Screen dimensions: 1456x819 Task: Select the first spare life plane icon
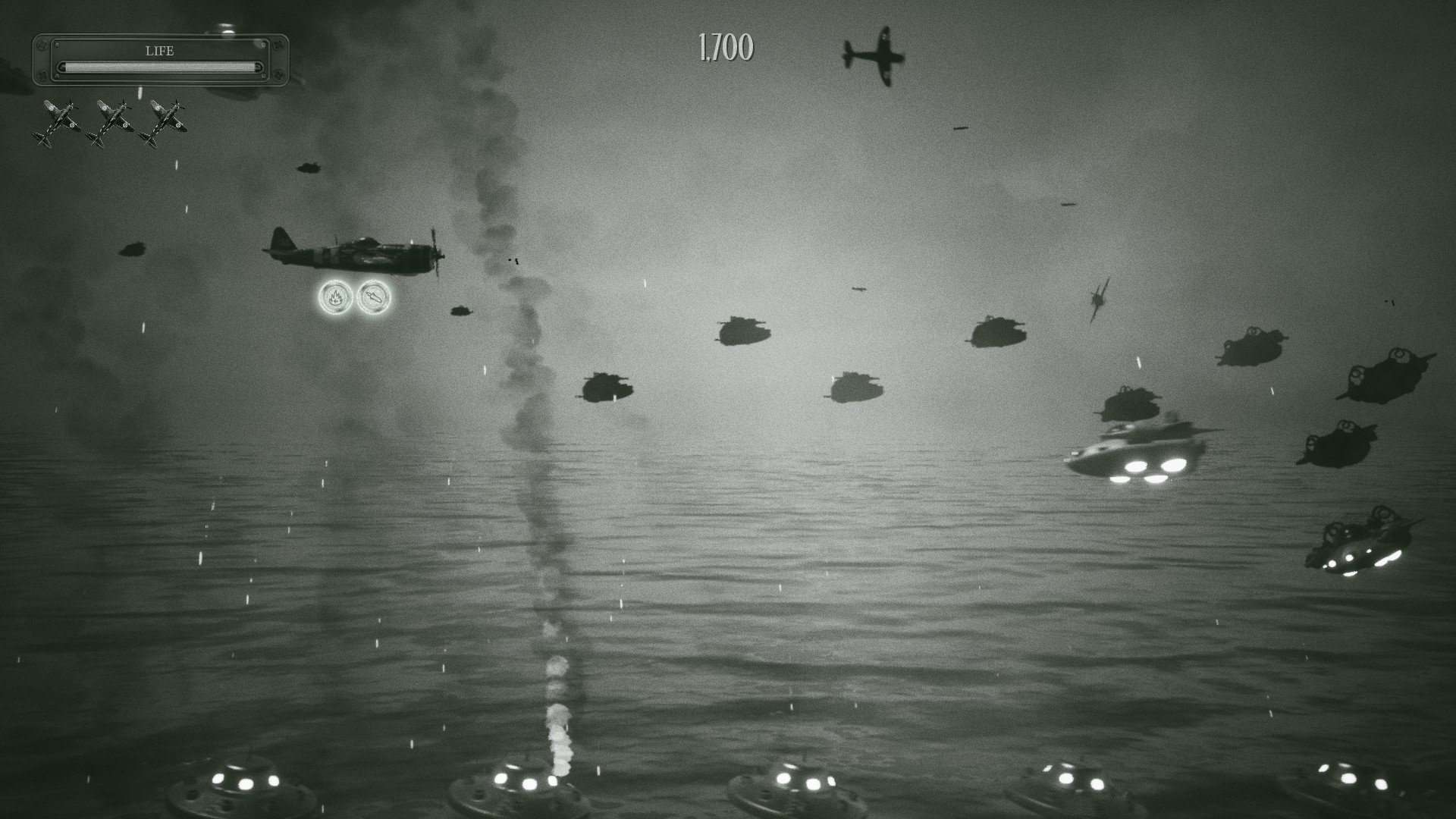click(57, 121)
